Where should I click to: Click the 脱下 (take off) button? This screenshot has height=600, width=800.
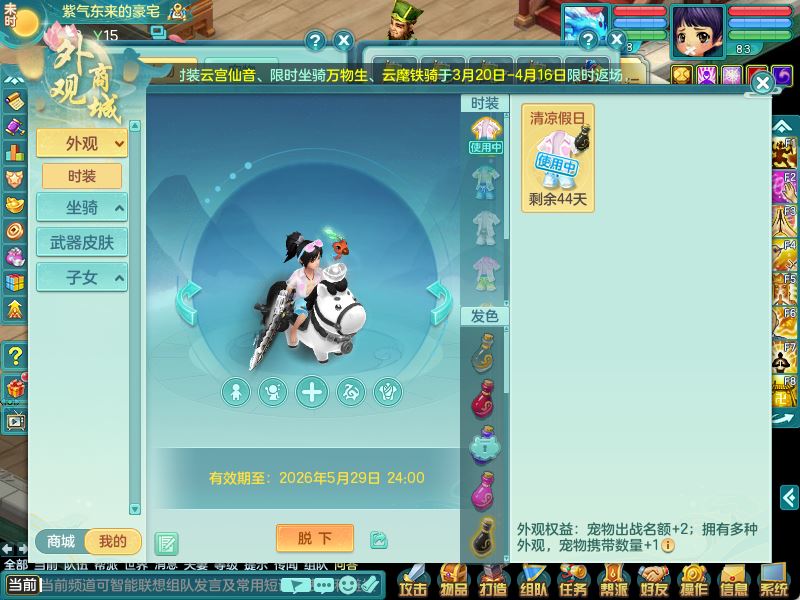pyautogui.click(x=314, y=538)
